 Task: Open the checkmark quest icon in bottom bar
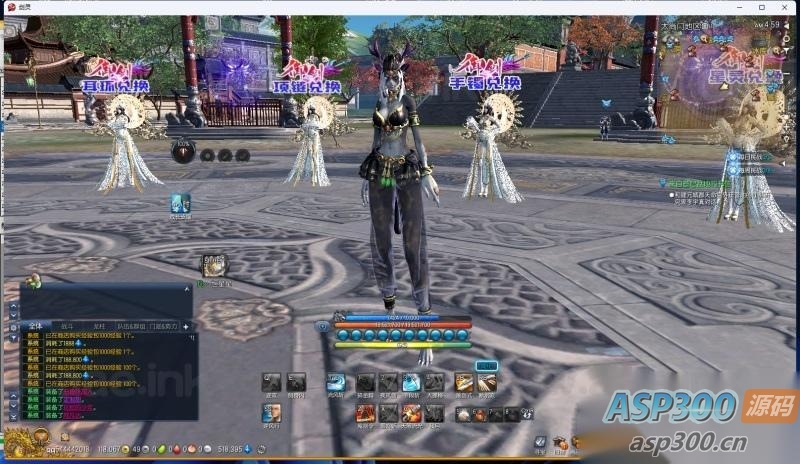[540, 441]
